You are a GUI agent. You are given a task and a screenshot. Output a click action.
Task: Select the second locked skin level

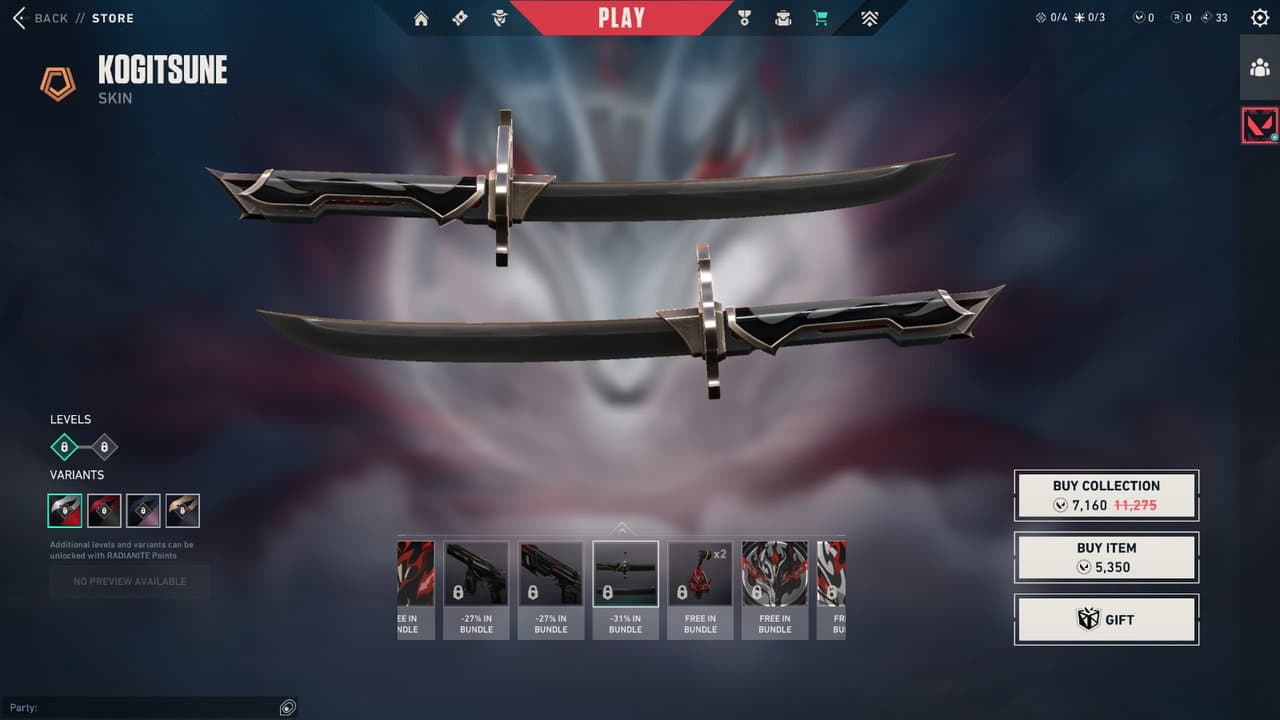(103, 447)
